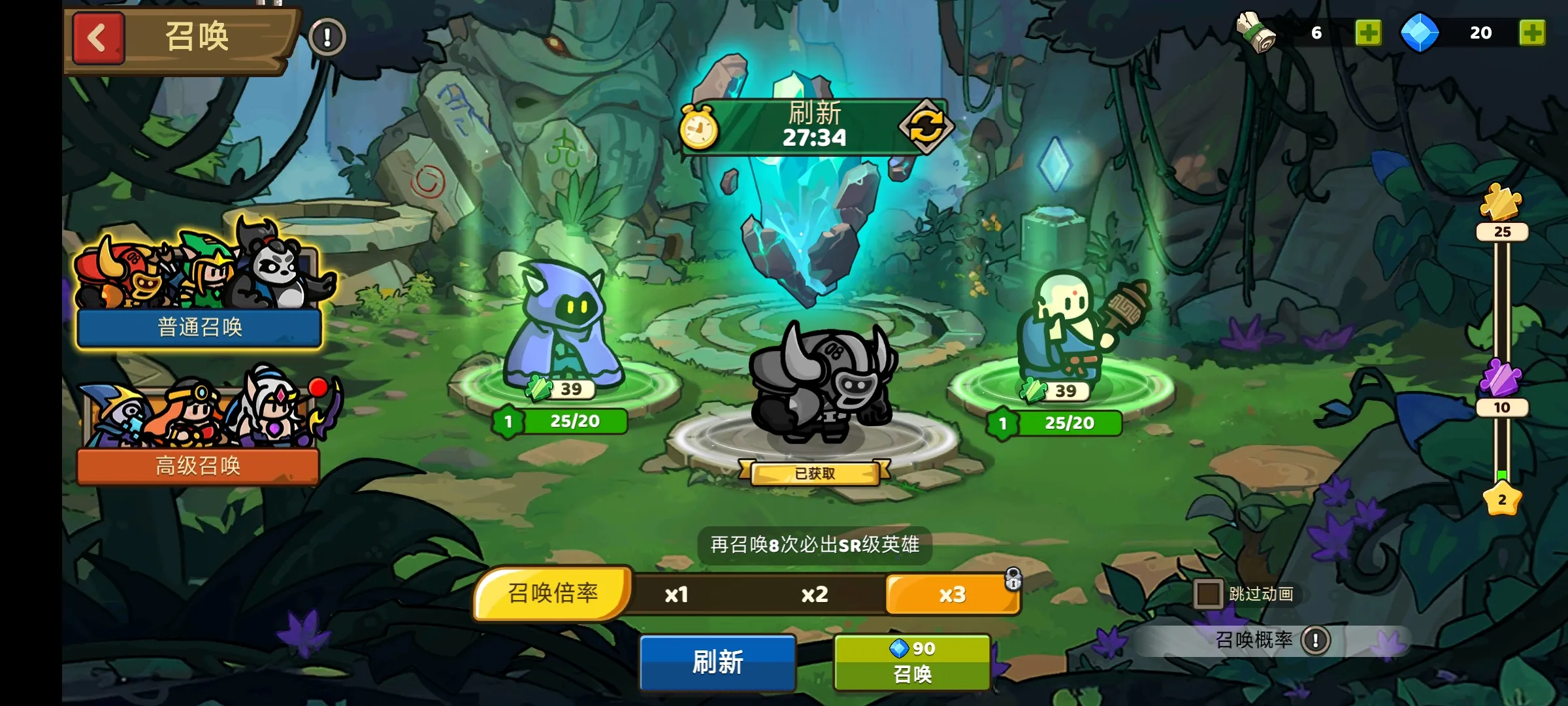Add more summon scrolls with the plus button
The height and width of the screenshot is (706, 1568).
[x=1368, y=33]
